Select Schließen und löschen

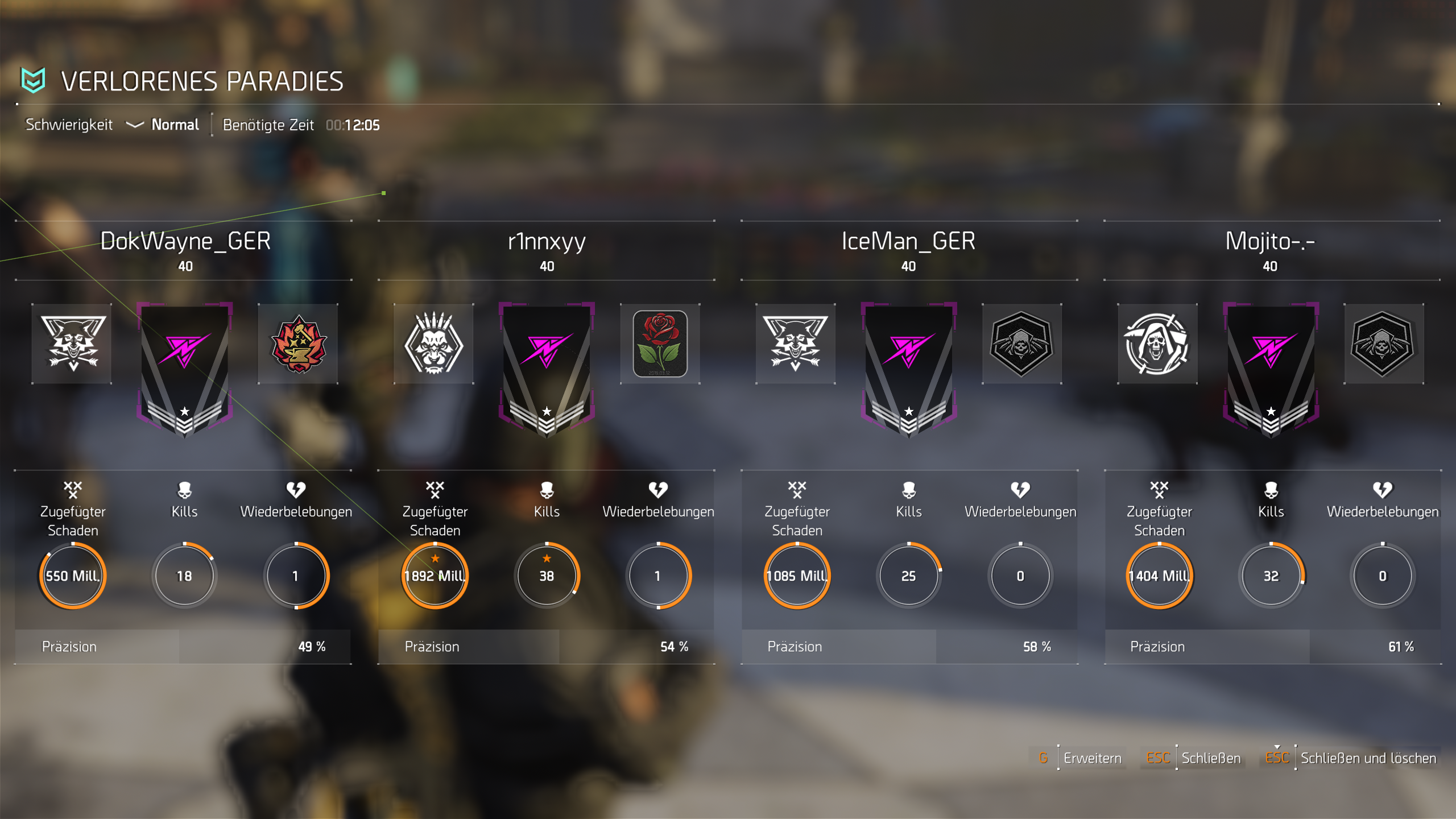coord(1368,758)
